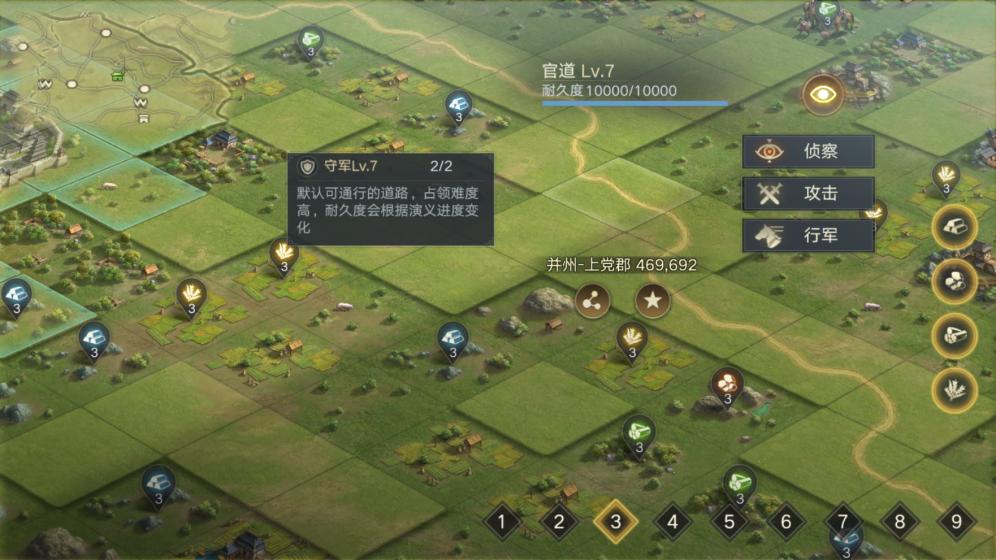Switch to diamond slot number 9

tap(957, 521)
